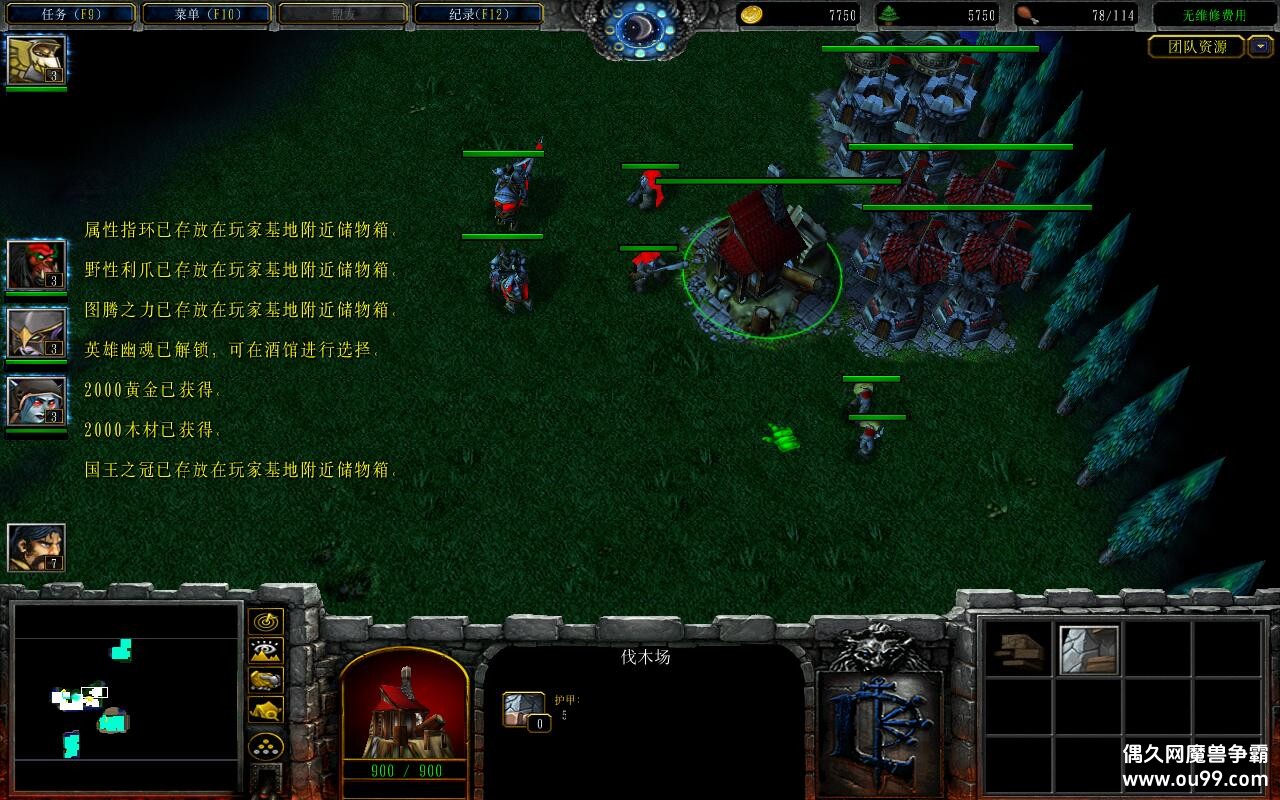Image resolution: width=1280 pixels, height=800 pixels.
Task: Click on the minimap
Action: point(127,695)
